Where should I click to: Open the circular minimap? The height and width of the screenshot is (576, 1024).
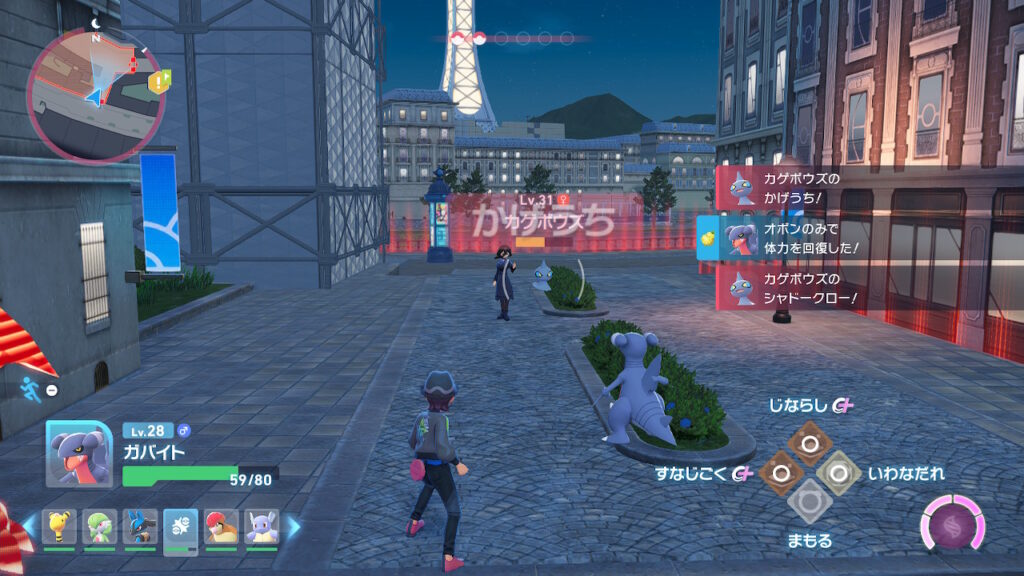point(98,93)
